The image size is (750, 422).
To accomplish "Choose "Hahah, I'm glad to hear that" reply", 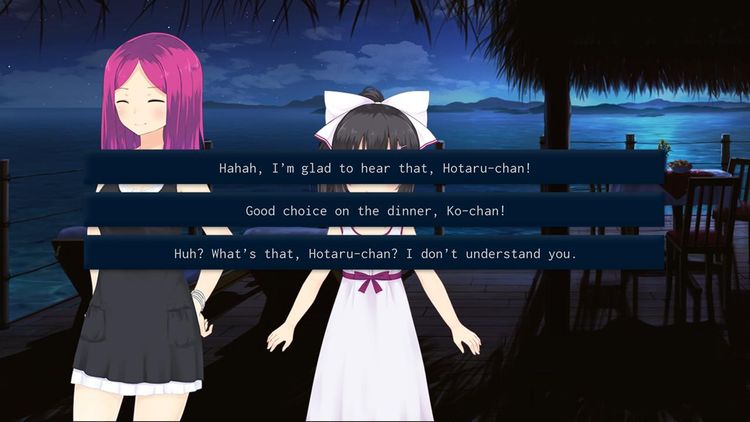I will click(375, 168).
